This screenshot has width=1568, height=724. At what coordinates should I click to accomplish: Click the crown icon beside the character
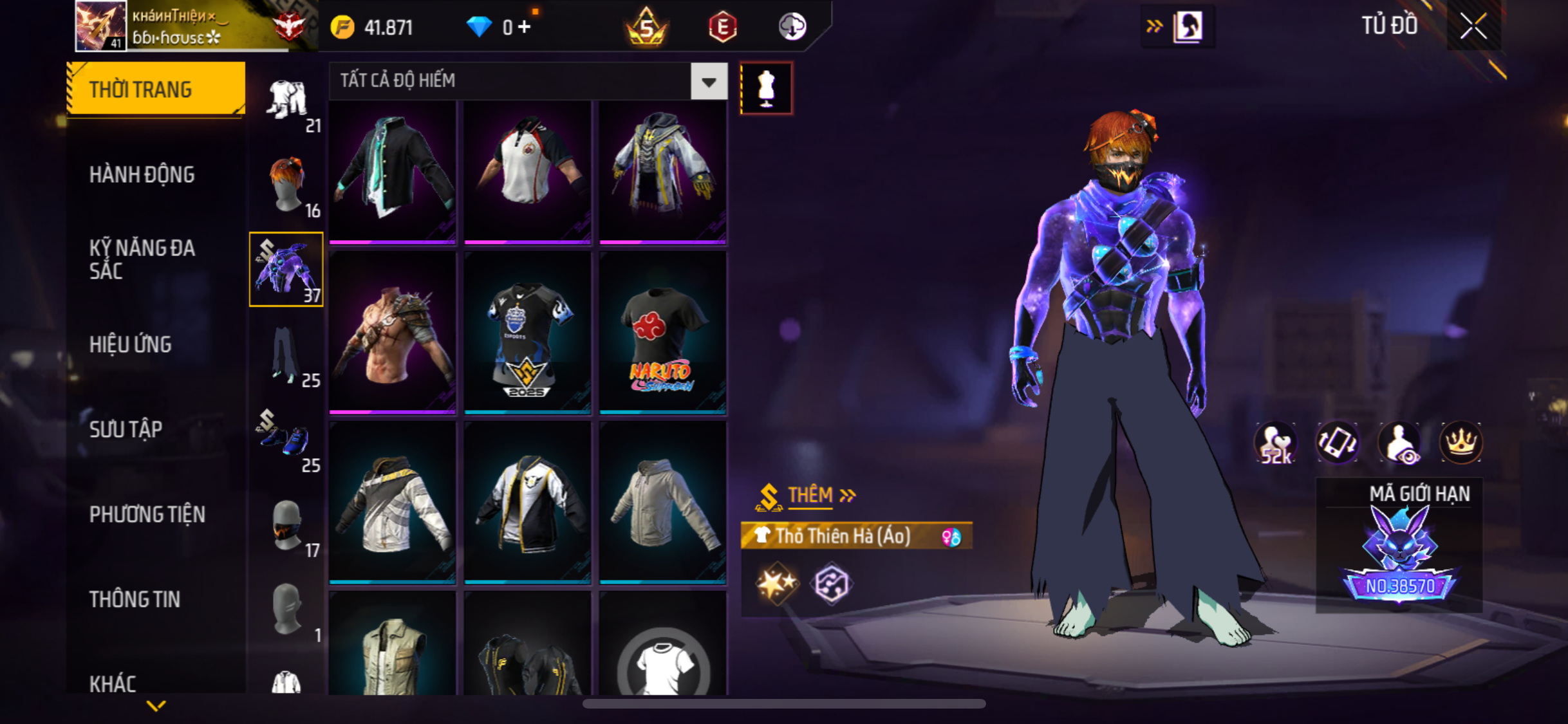(x=1461, y=443)
